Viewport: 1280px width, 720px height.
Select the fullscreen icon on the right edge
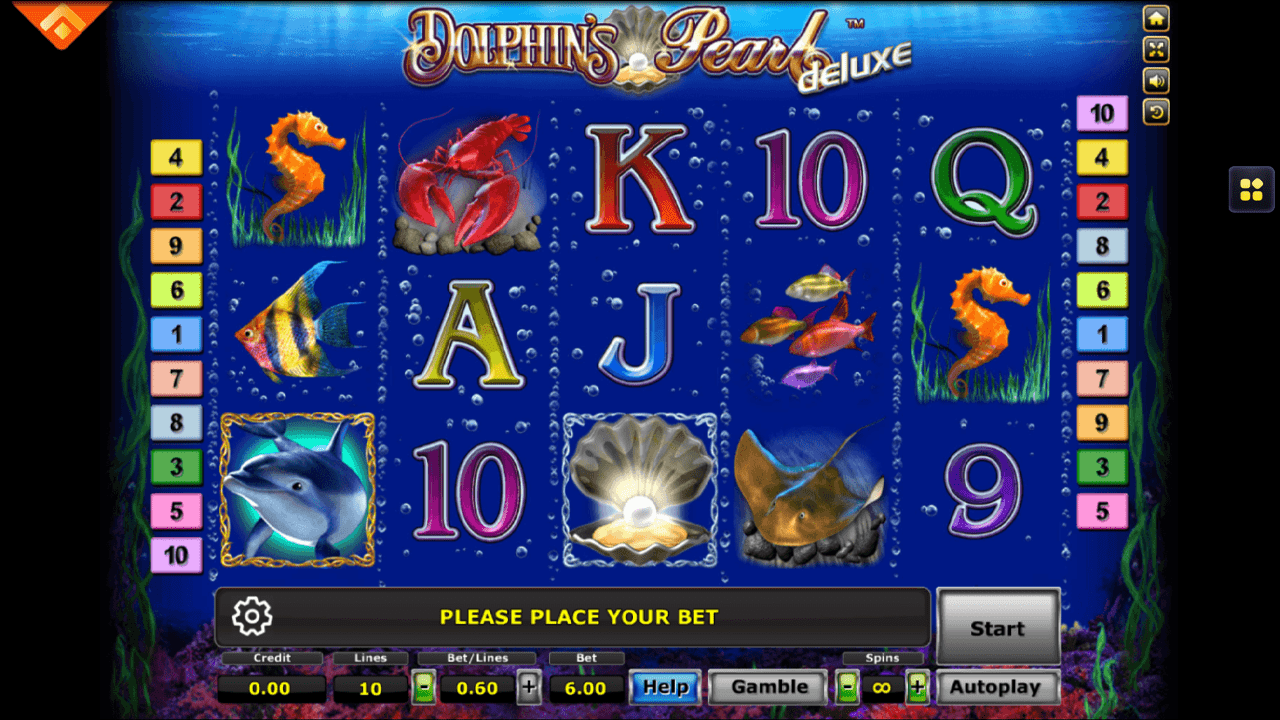pos(1156,49)
